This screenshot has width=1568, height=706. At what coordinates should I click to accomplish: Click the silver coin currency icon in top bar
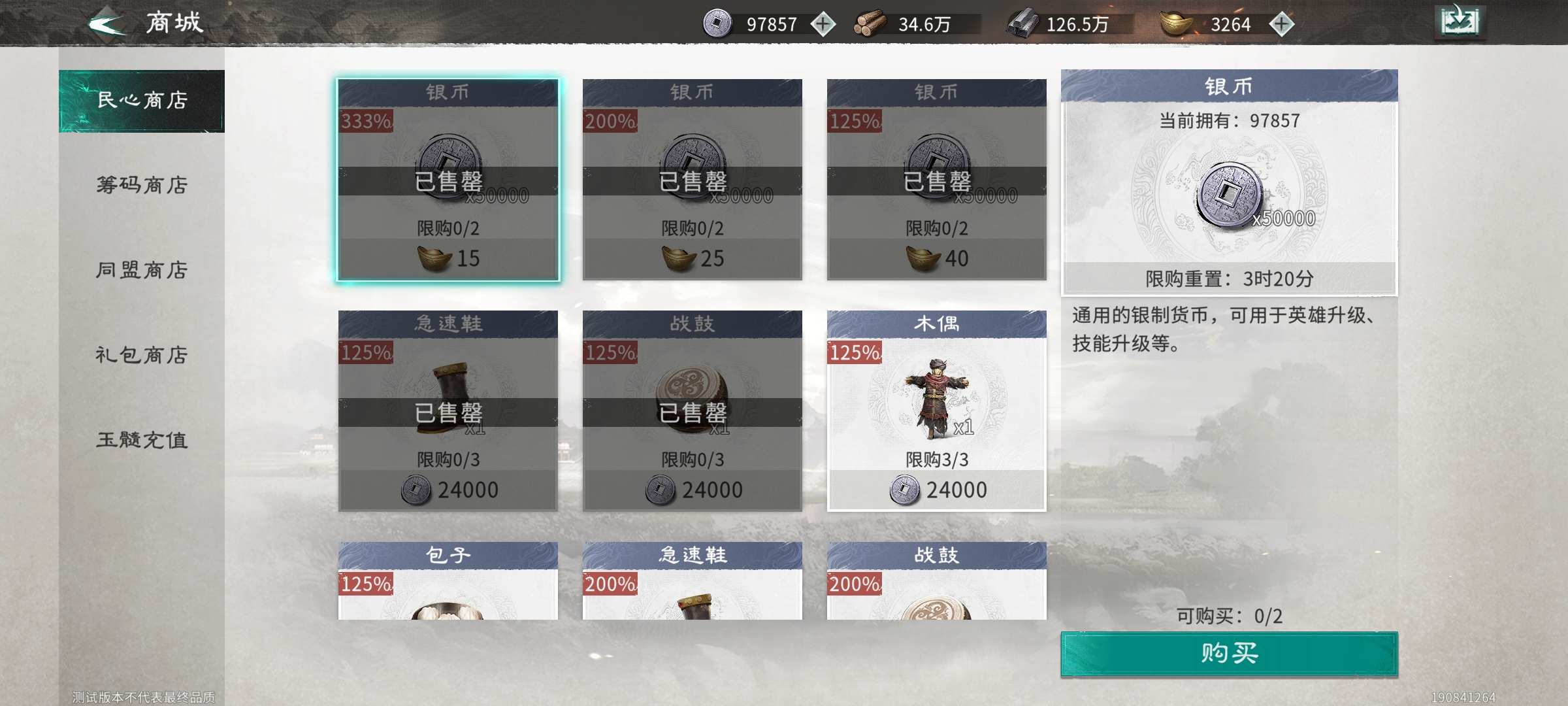[x=717, y=25]
